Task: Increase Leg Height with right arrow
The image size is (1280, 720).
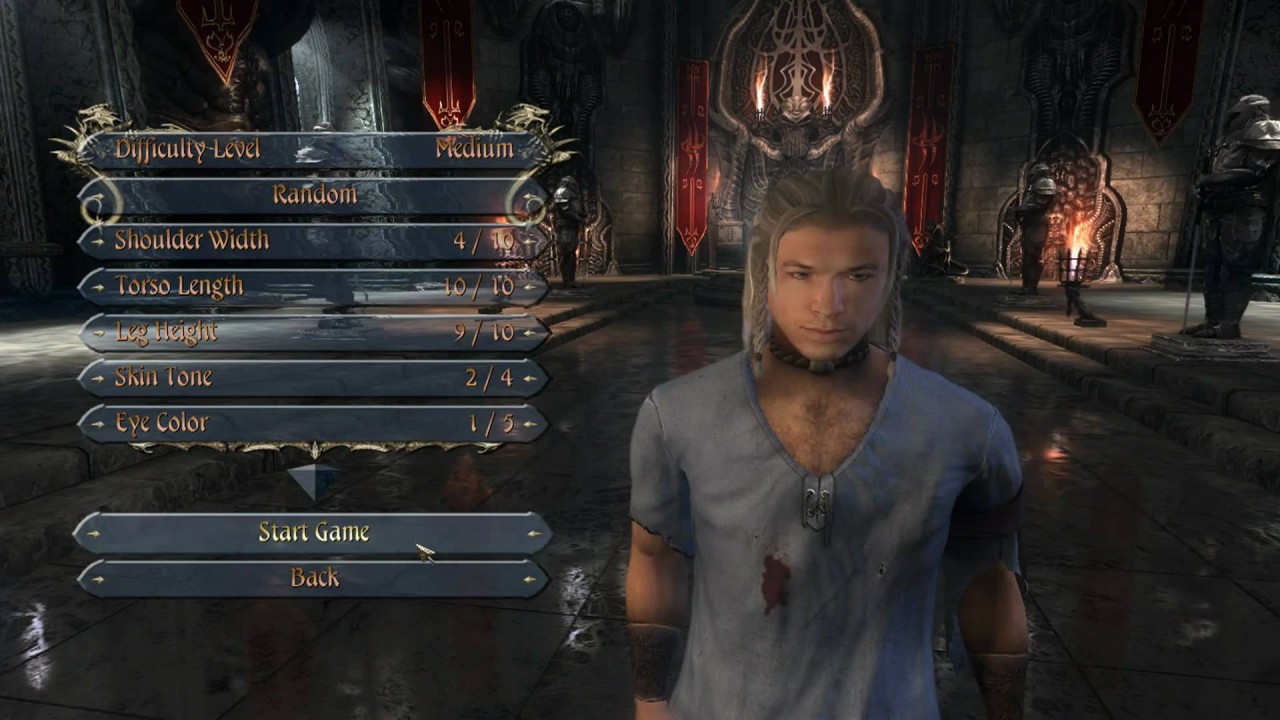Action: 531,332
